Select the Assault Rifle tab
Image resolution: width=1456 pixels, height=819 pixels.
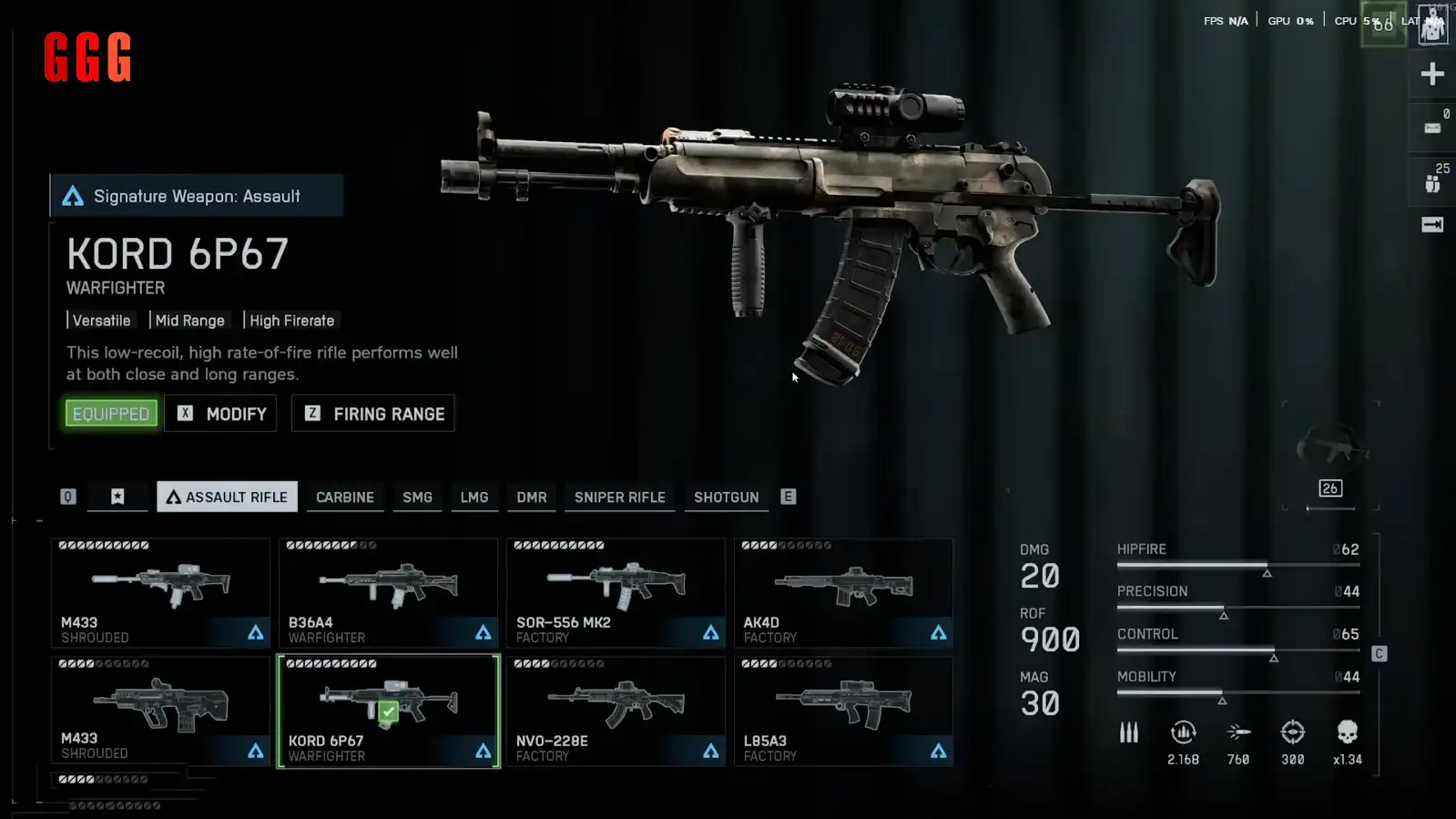coord(227,497)
